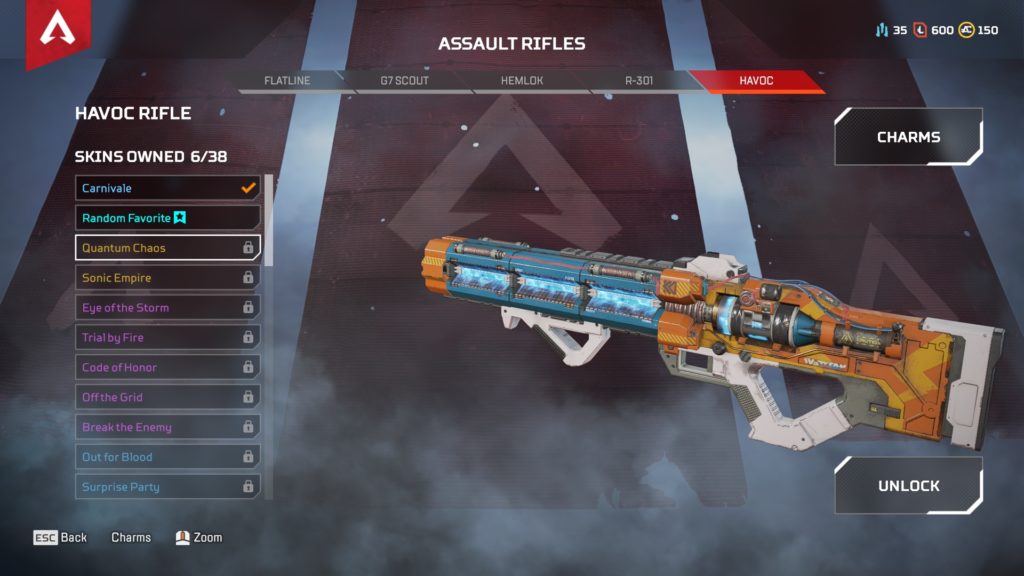1024x576 pixels.
Task: Pick the Sonic Empire skin
Action: (167, 278)
